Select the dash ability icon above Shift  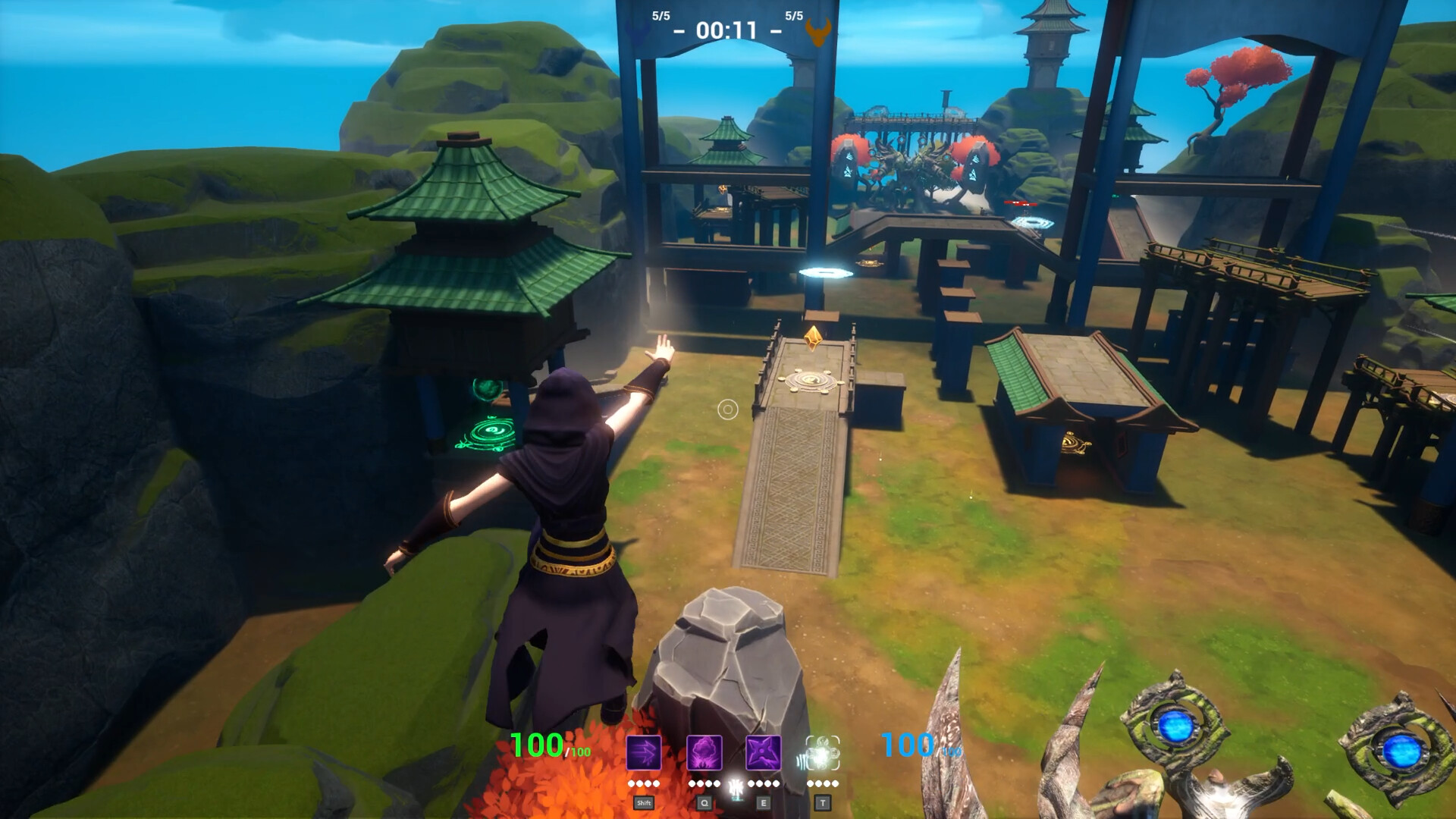(x=642, y=753)
